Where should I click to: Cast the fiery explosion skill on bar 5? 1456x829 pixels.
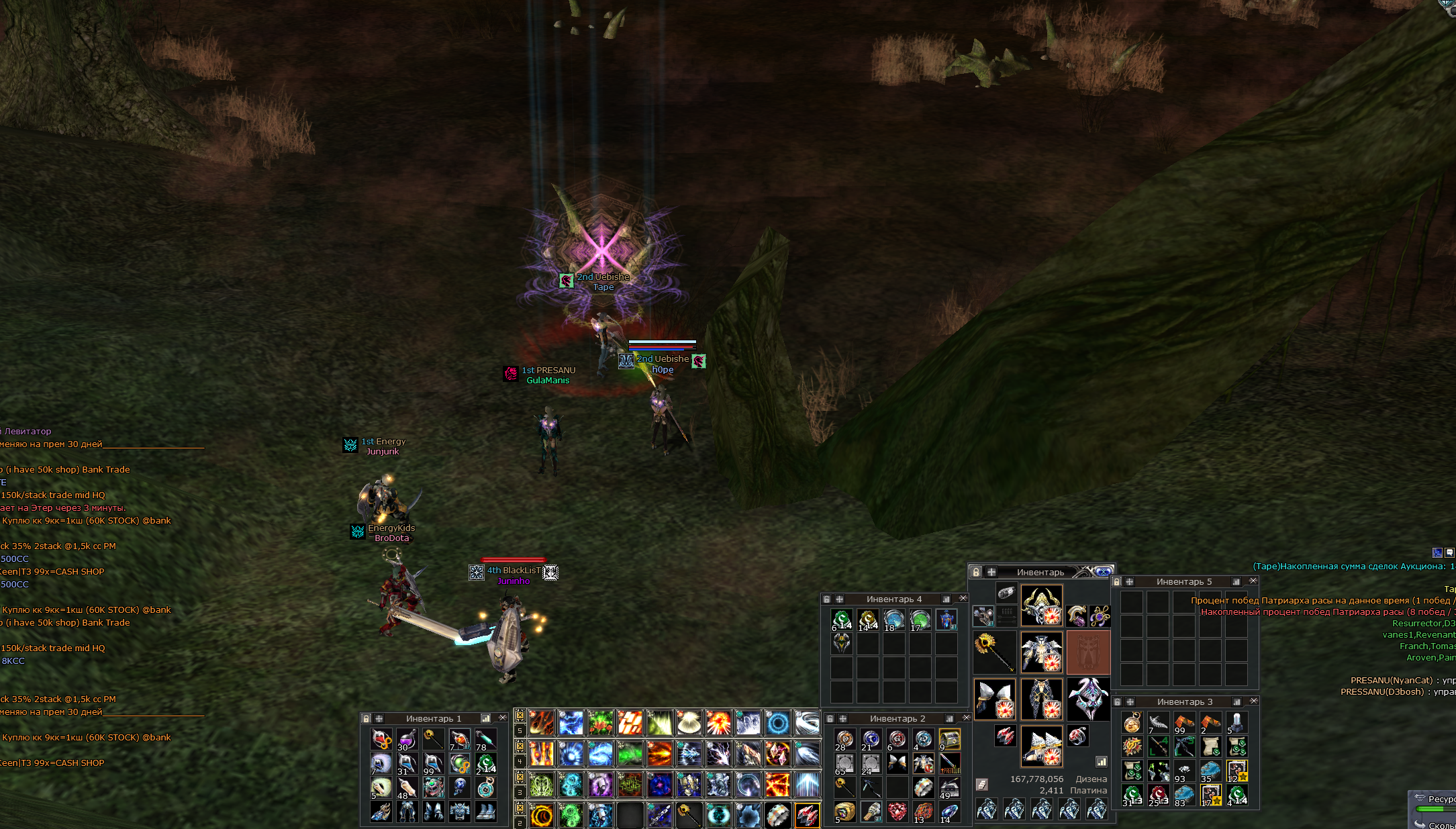(x=718, y=723)
